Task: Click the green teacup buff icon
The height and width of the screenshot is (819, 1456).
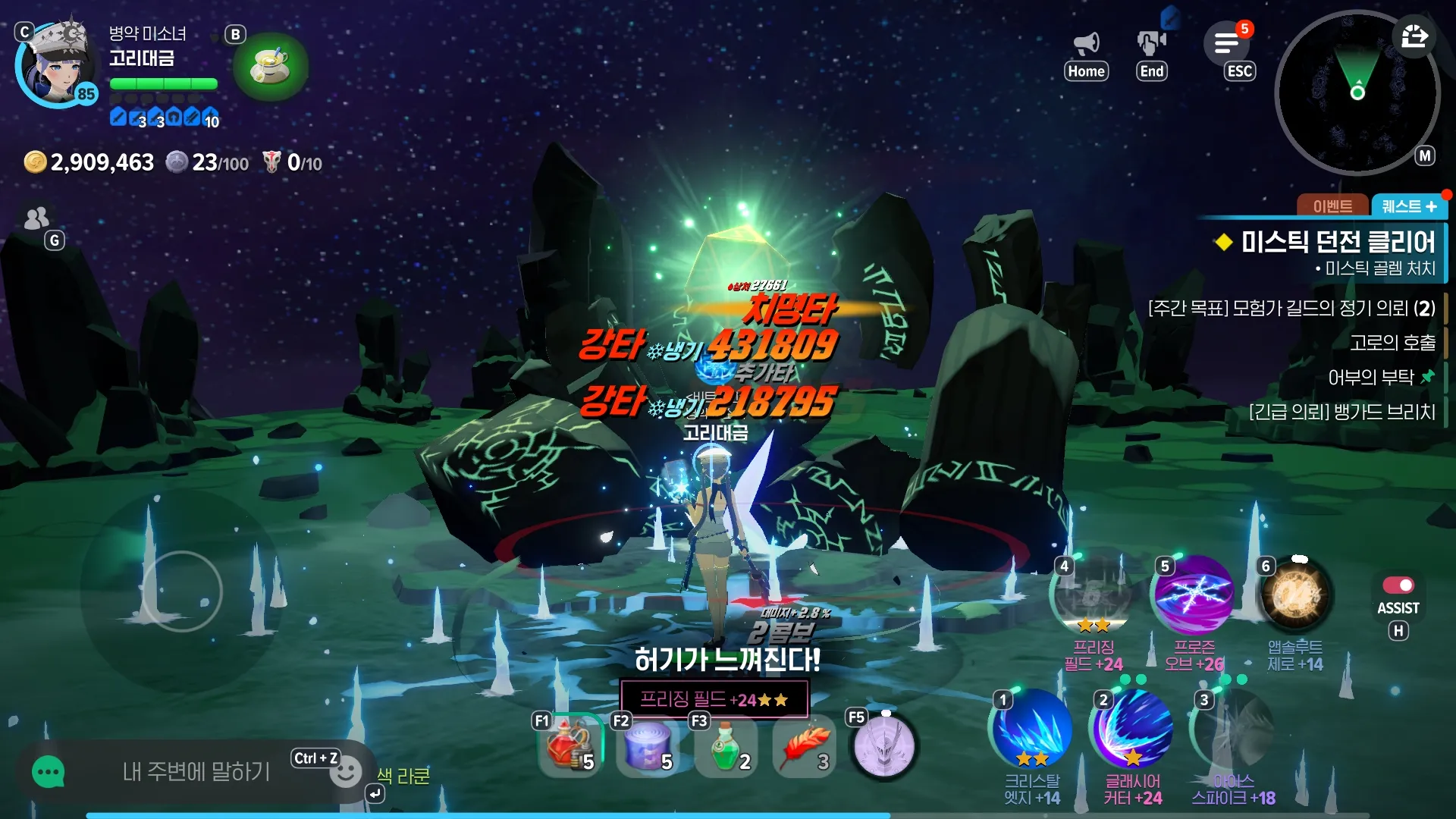Action: pos(271,67)
